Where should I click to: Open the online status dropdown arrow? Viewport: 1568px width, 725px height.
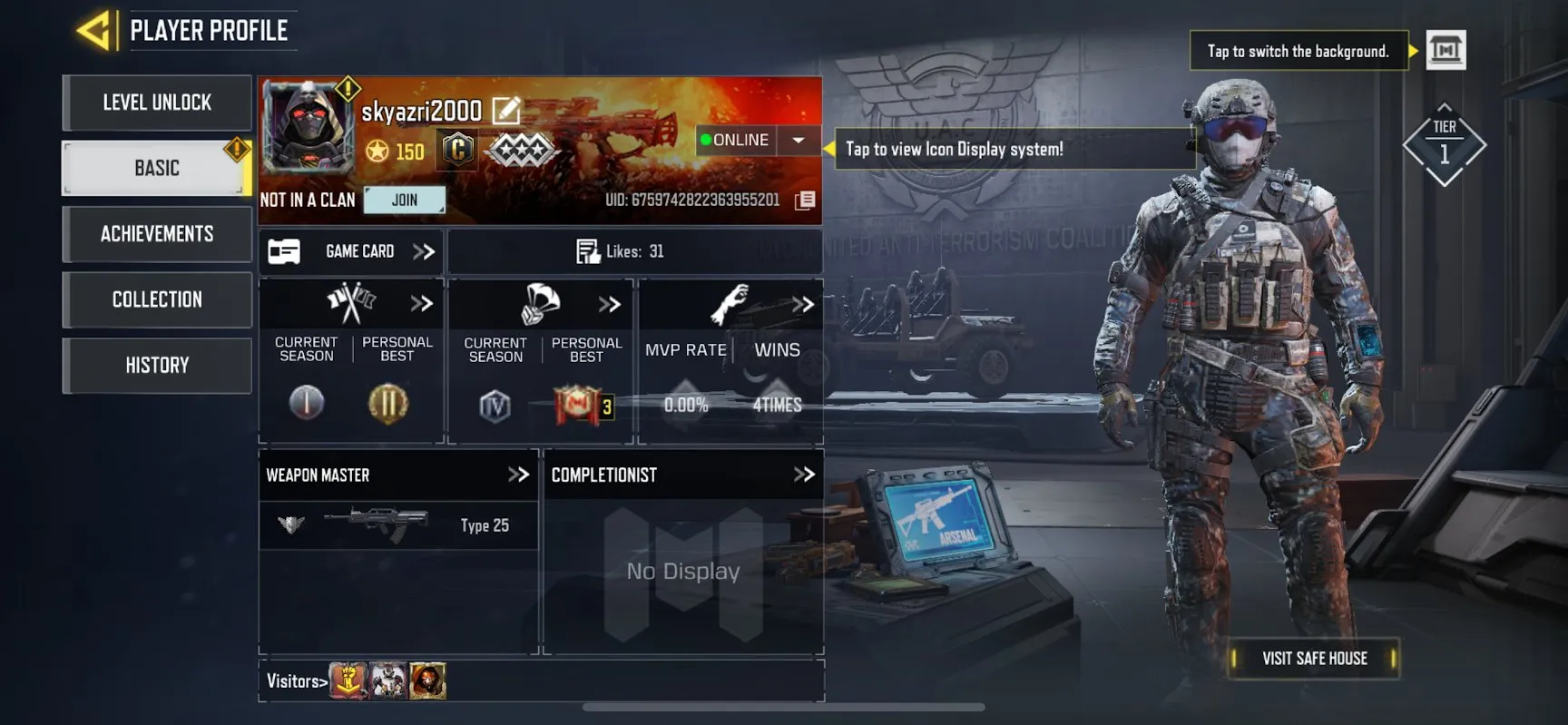798,140
